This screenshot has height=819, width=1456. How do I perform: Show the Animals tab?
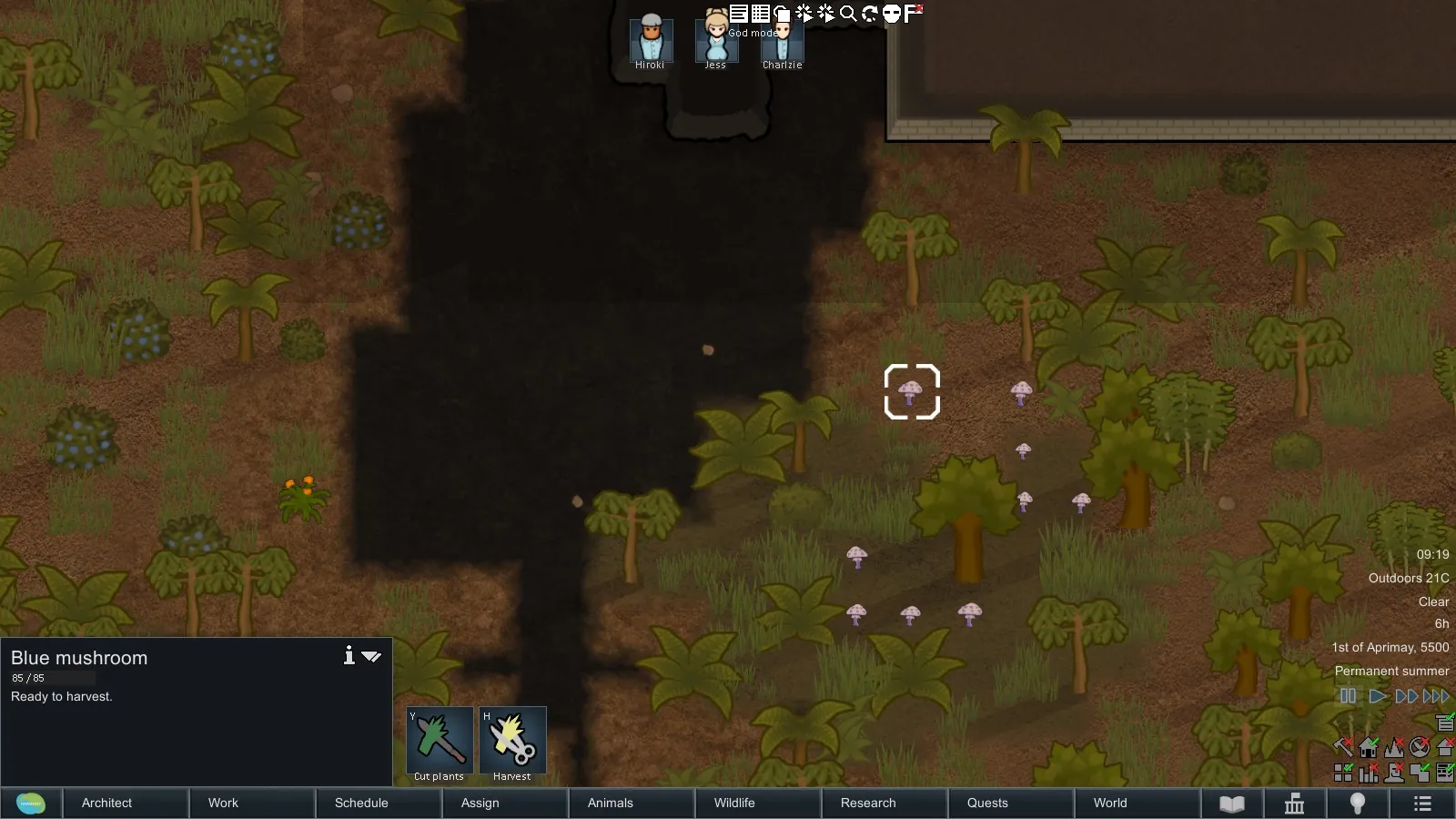point(610,803)
